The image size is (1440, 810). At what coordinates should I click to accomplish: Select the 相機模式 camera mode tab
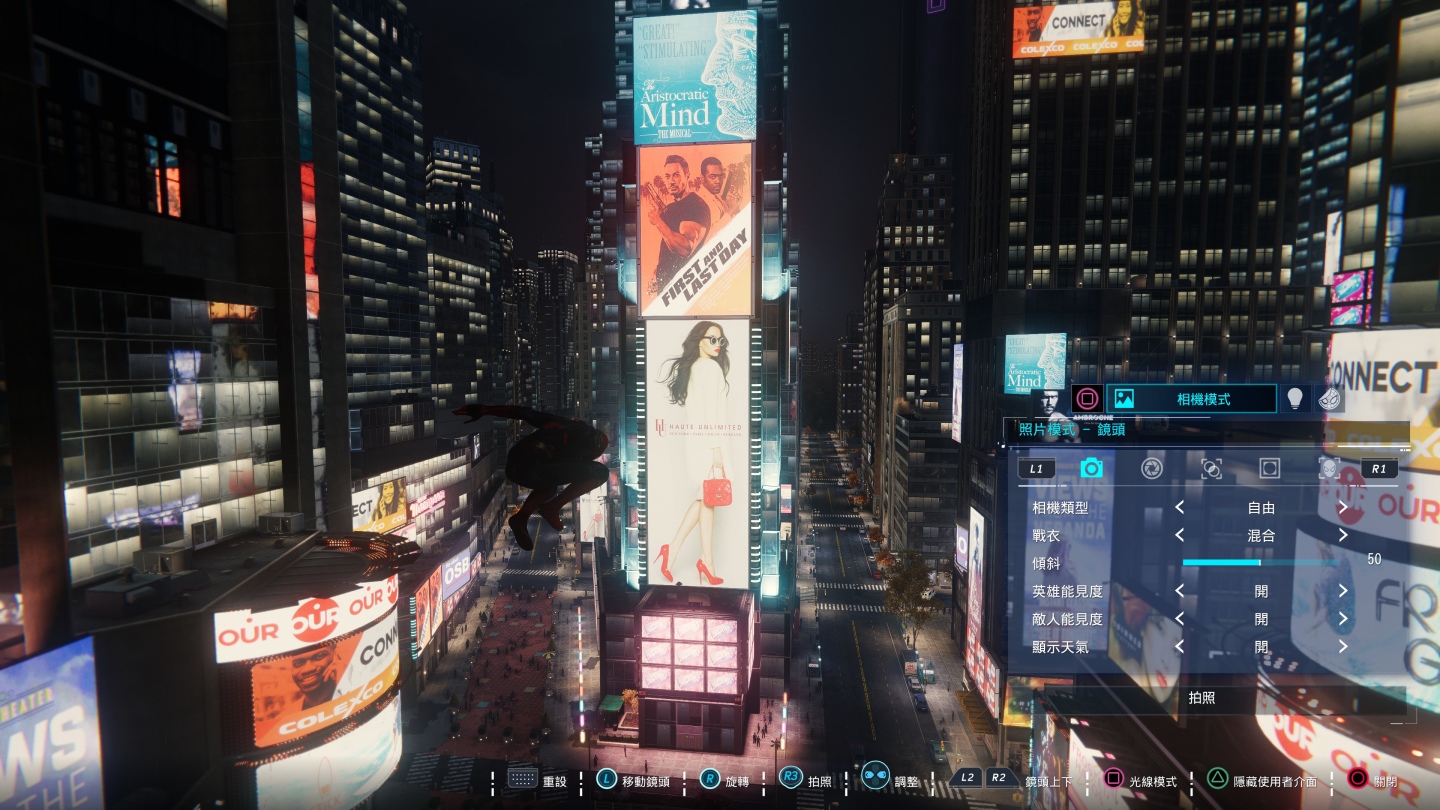pos(1190,399)
